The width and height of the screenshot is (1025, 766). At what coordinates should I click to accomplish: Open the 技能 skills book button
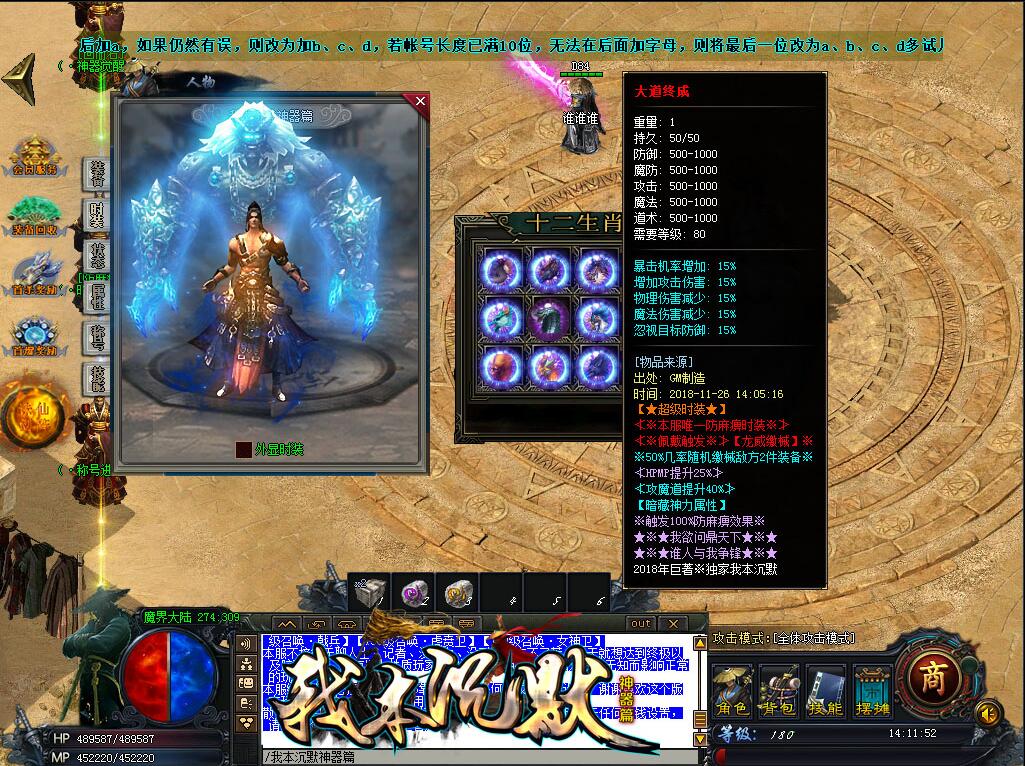click(826, 690)
